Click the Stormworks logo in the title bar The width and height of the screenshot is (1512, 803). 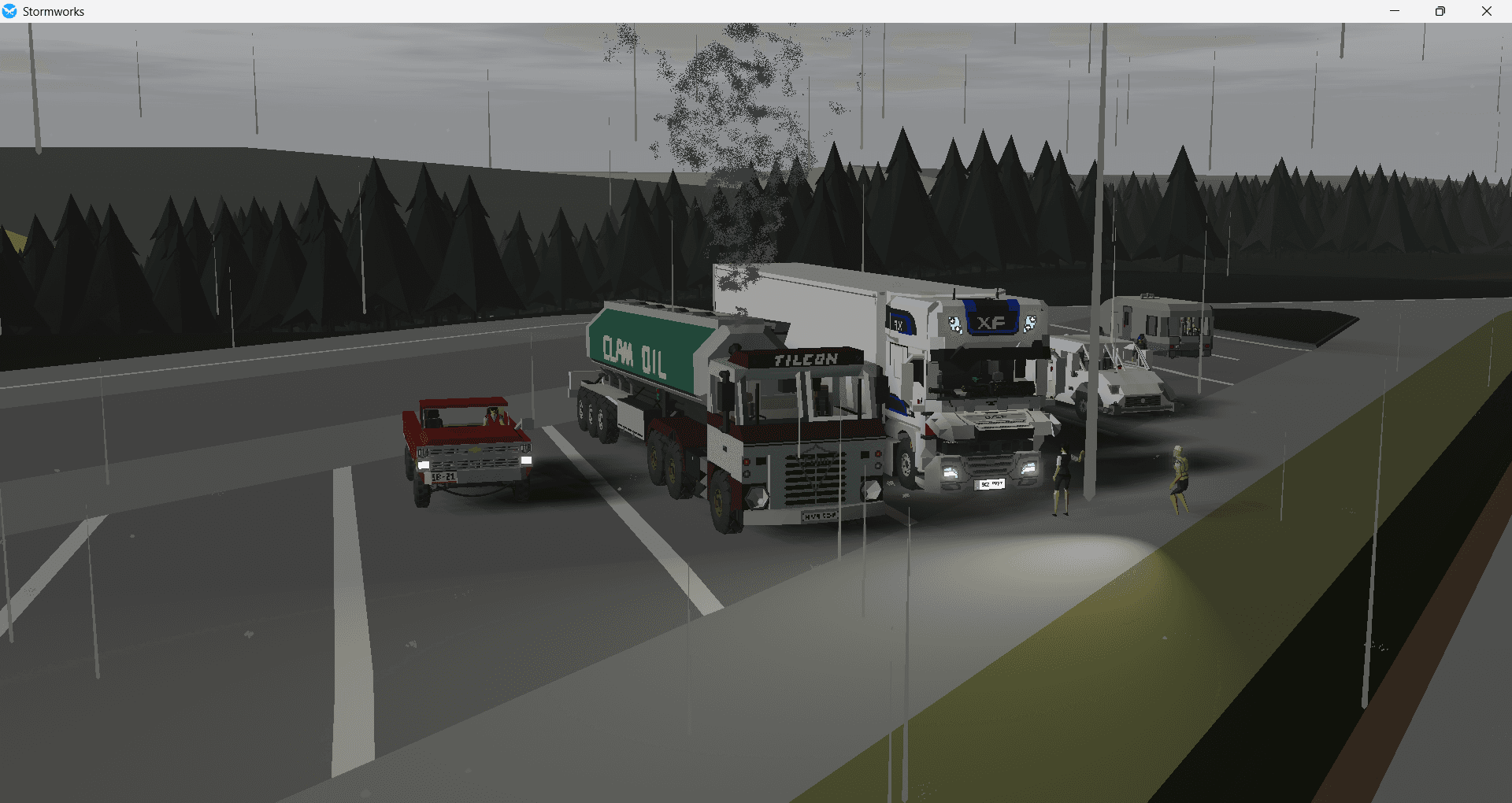(10, 11)
